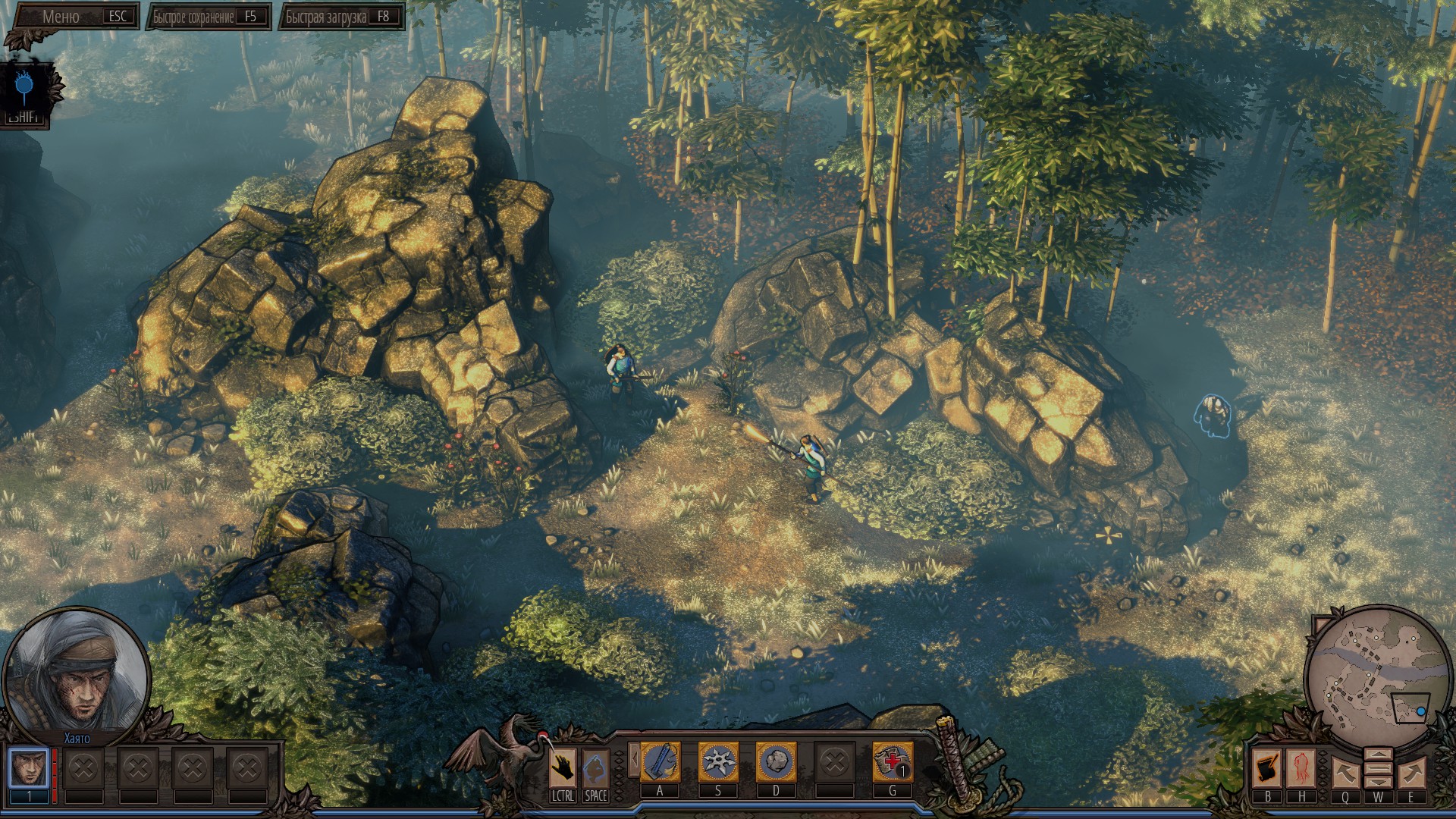This screenshot has width=1456, height=819.
Task: Click the down arrow zoom button
Action: (x=1378, y=782)
